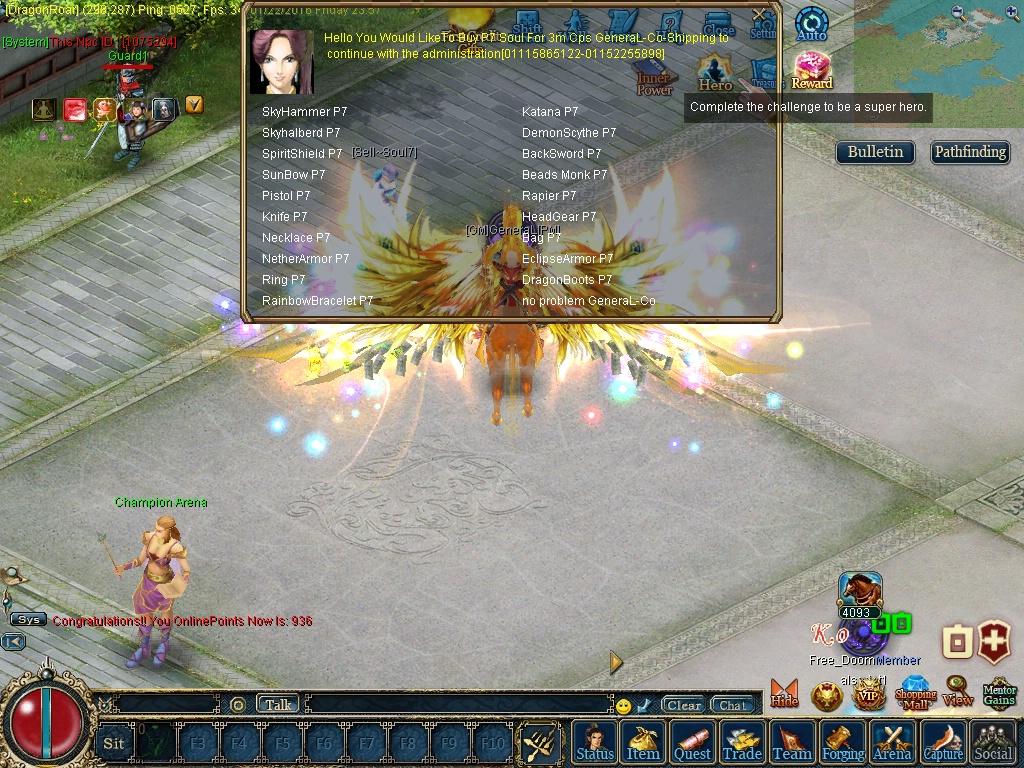Viewport: 1024px width, 768px height.
Task: Claim the Reward gift box icon
Action: pos(812,69)
